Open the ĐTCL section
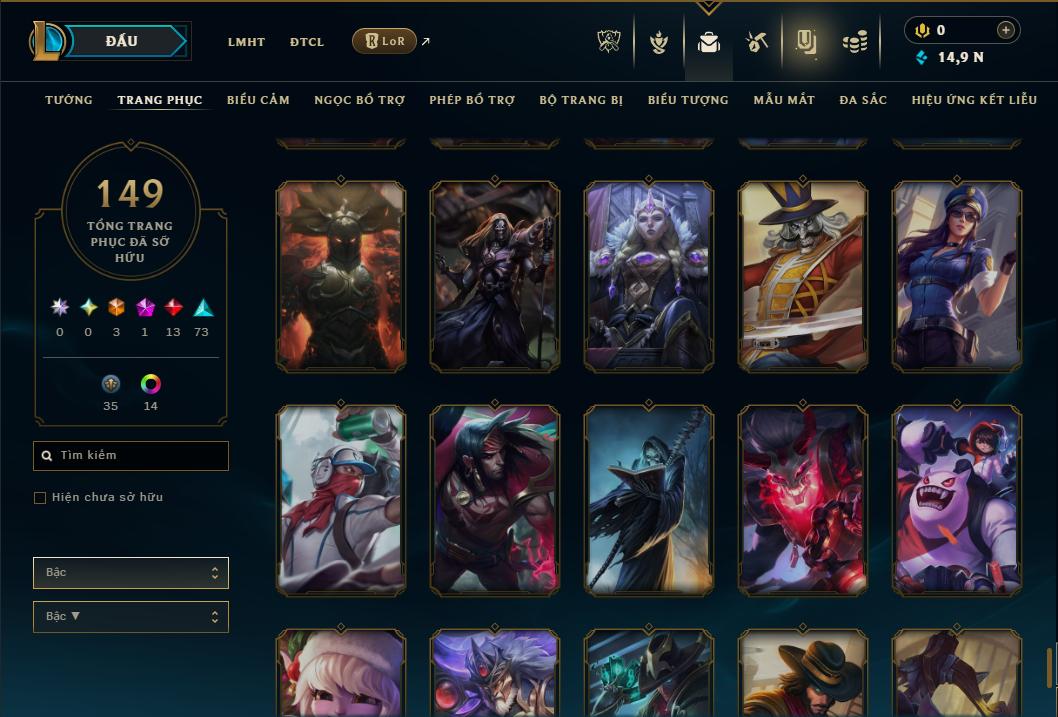Image resolution: width=1058 pixels, height=717 pixels. tap(307, 42)
